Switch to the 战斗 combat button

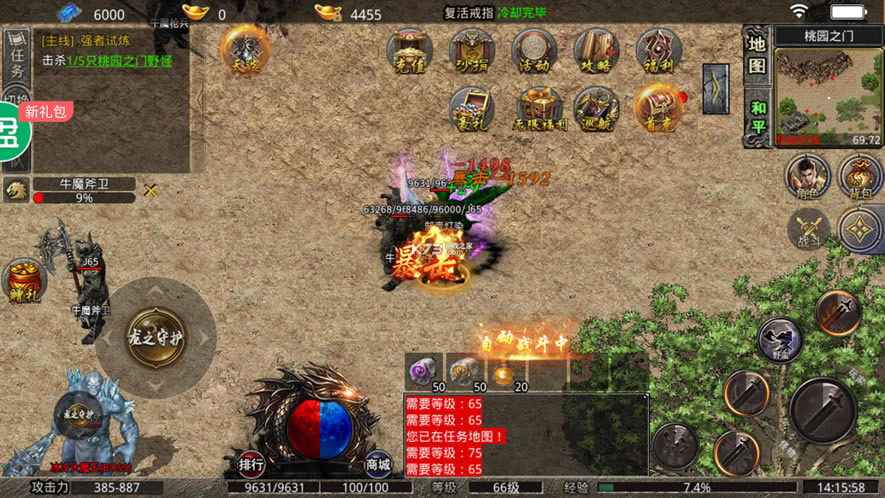click(807, 229)
